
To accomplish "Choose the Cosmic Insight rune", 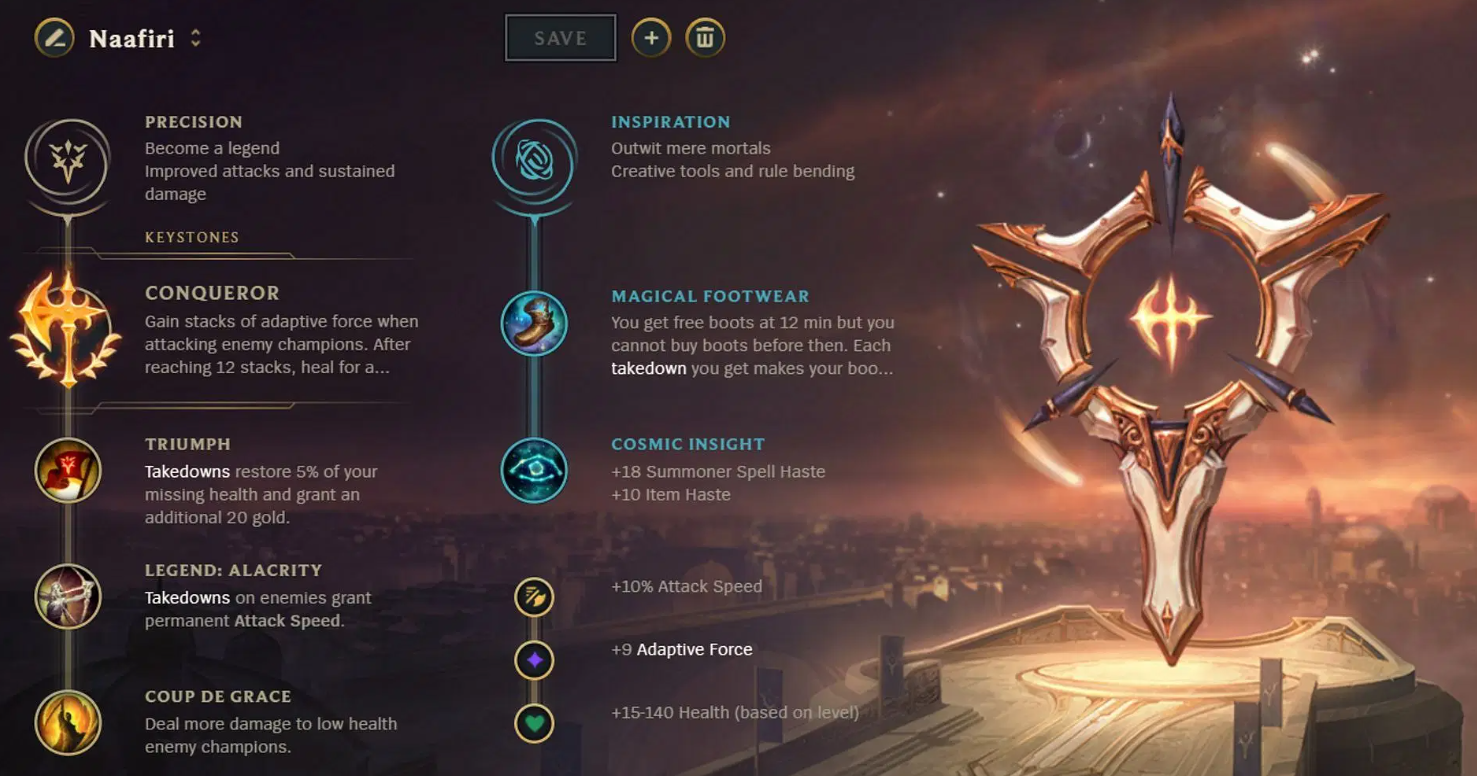I will tap(534, 470).
